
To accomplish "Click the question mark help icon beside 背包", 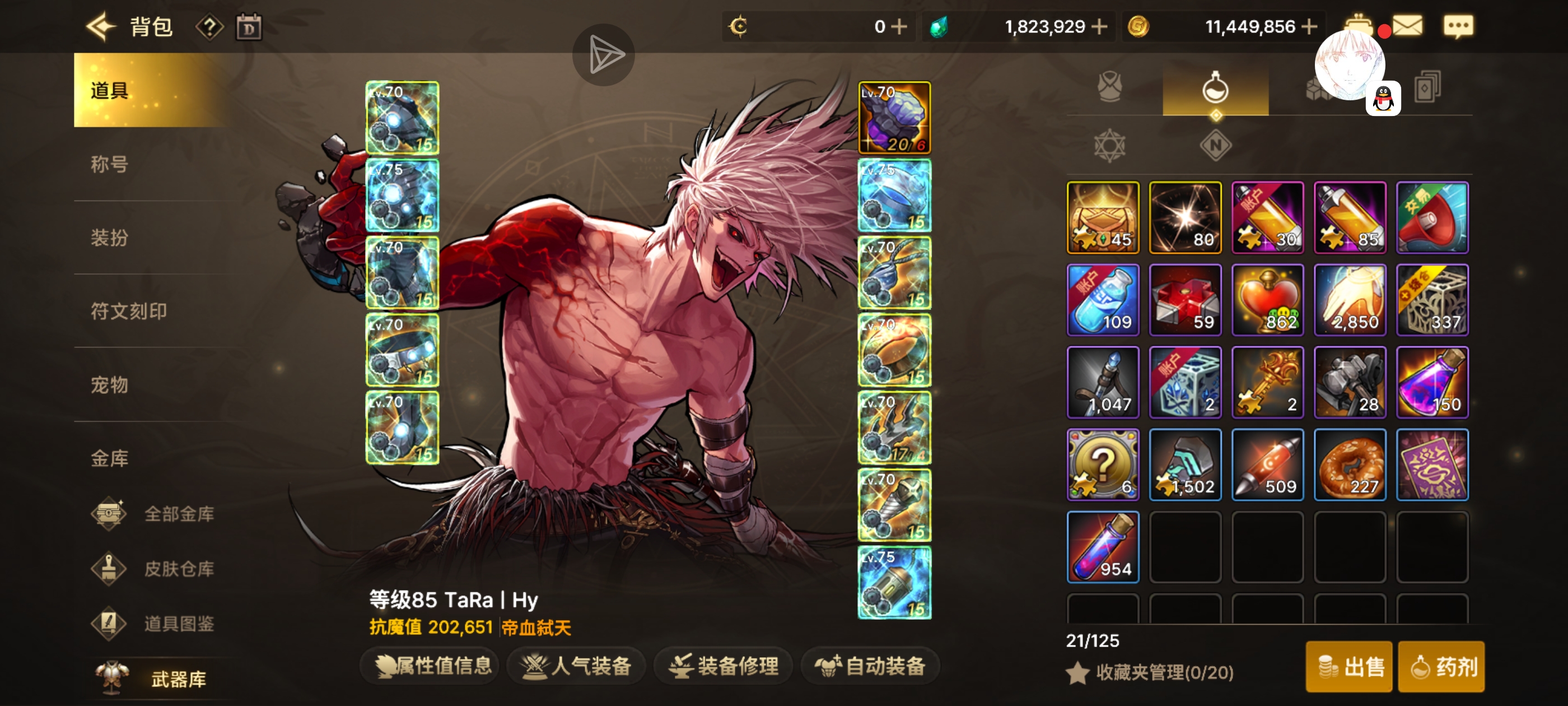I will [x=209, y=27].
